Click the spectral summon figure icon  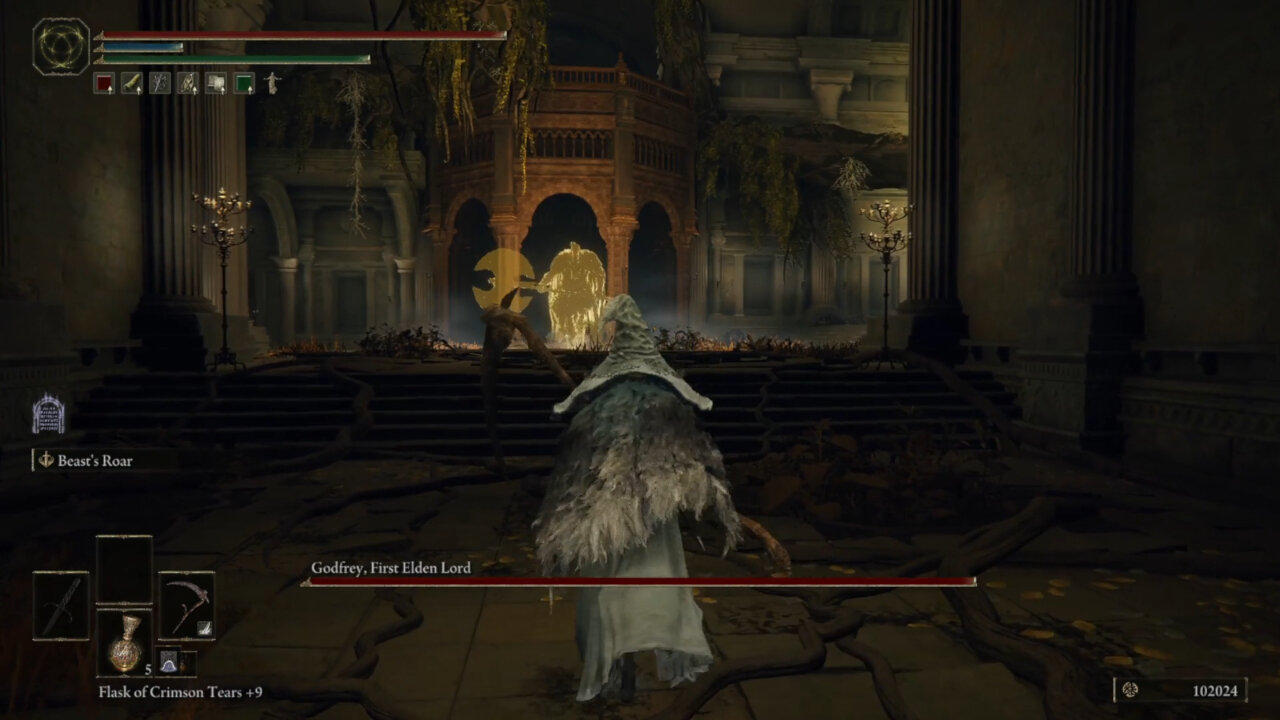tap(272, 83)
